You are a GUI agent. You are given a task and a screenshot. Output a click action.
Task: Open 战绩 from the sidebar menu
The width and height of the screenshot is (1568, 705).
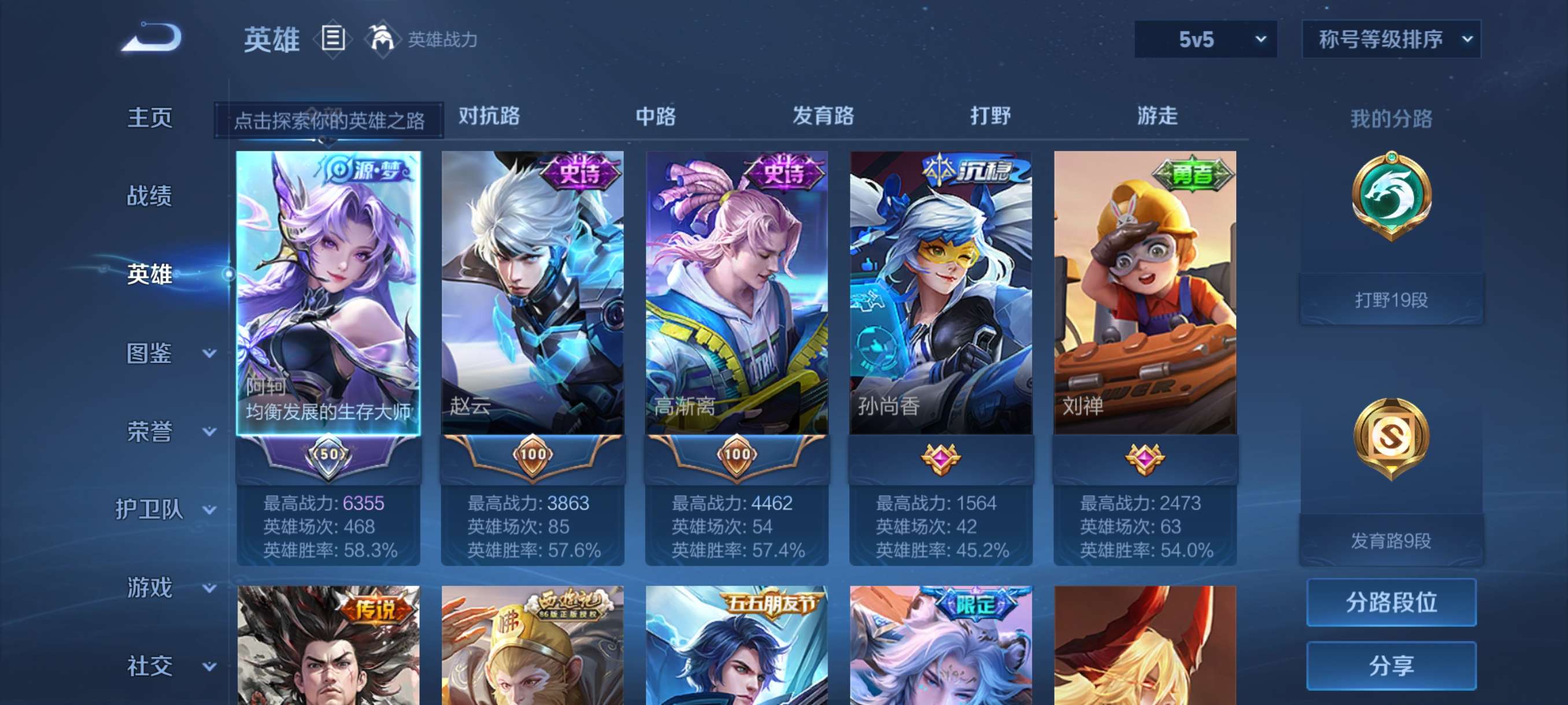(x=151, y=195)
